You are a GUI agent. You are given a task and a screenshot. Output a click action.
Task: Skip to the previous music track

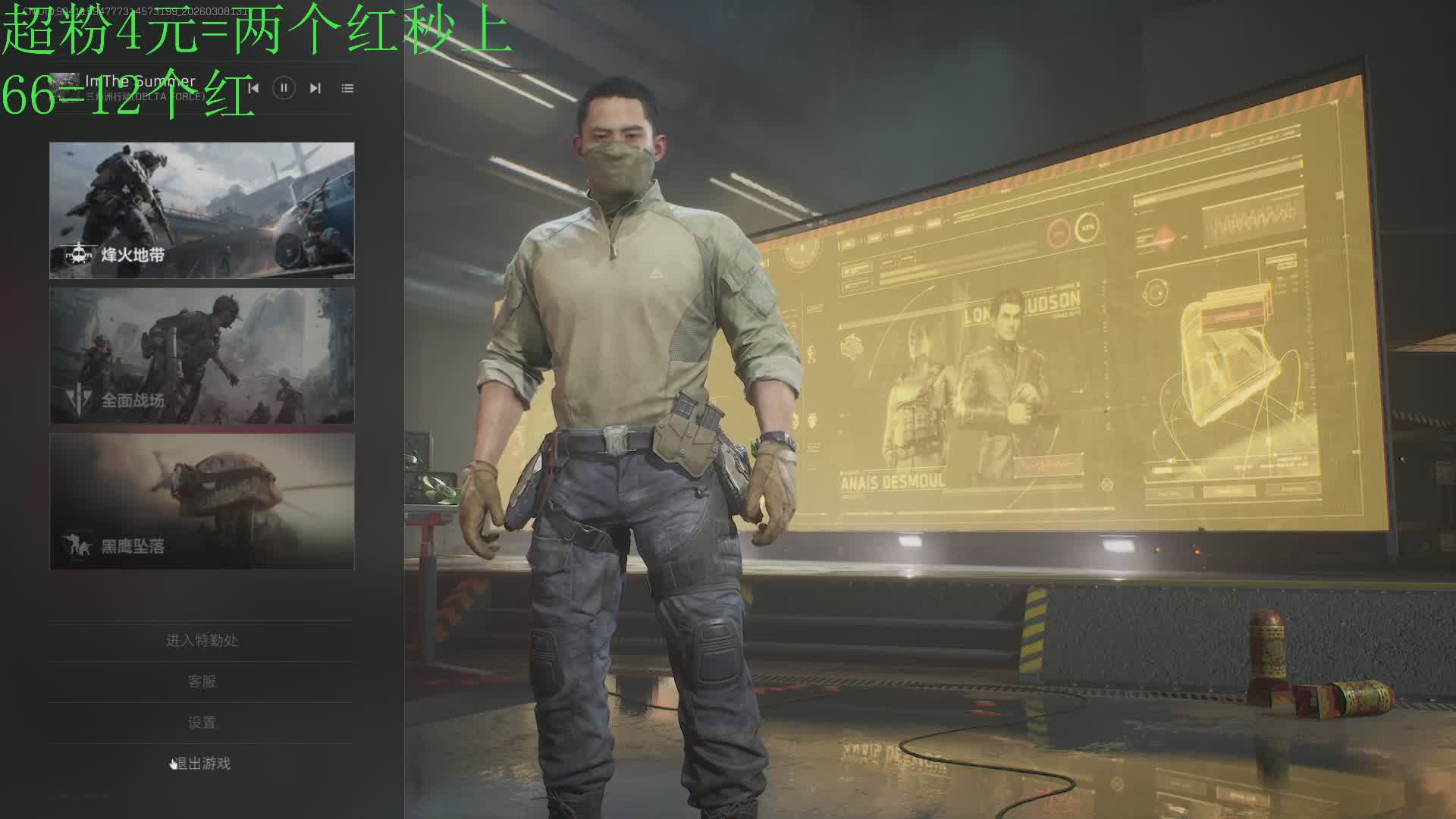(x=253, y=89)
